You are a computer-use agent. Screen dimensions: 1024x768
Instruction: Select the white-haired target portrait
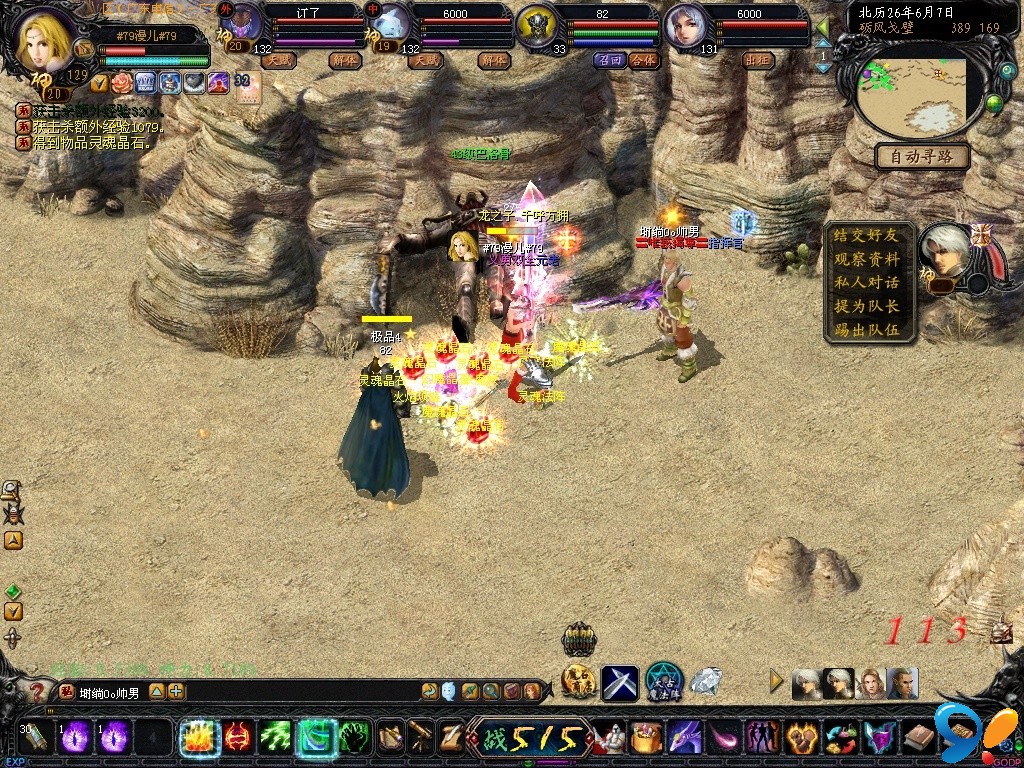(x=947, y=252)
